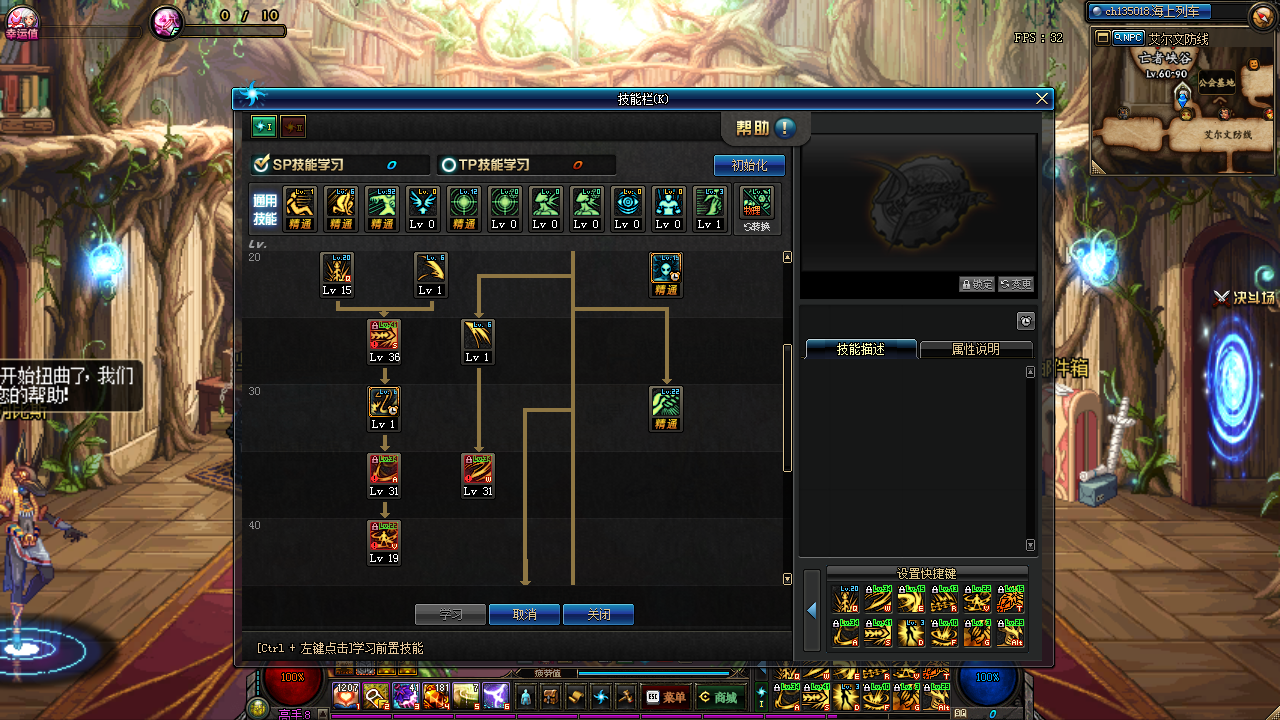Collapse the hotkey panel with the blue arrow
This screenshot has height=720, width=1280.
coord(811,609)
